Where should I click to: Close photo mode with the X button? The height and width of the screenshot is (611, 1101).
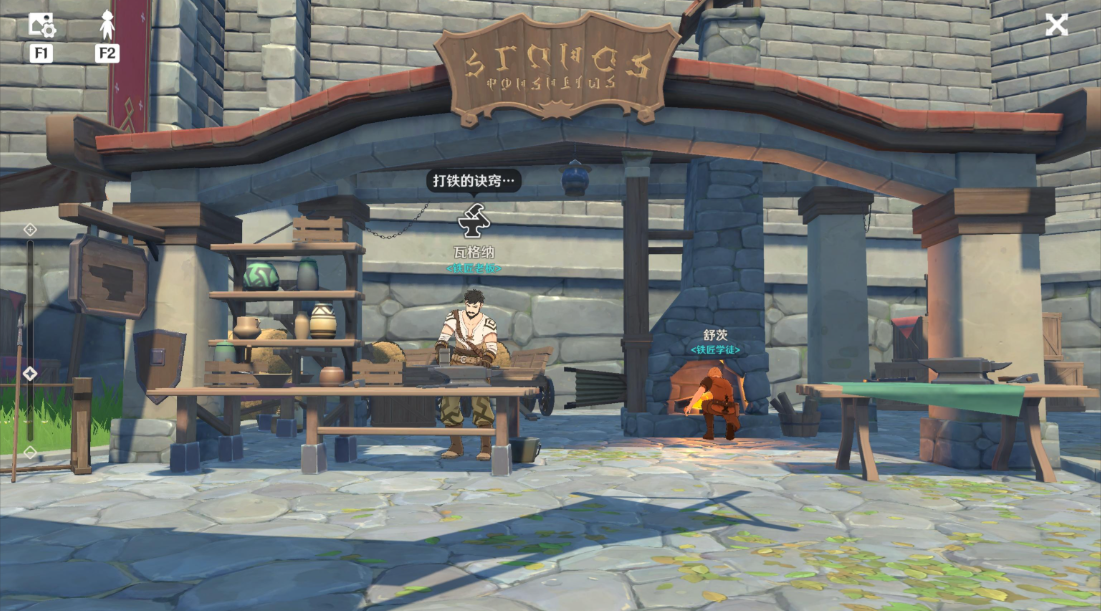[1057, 25]
